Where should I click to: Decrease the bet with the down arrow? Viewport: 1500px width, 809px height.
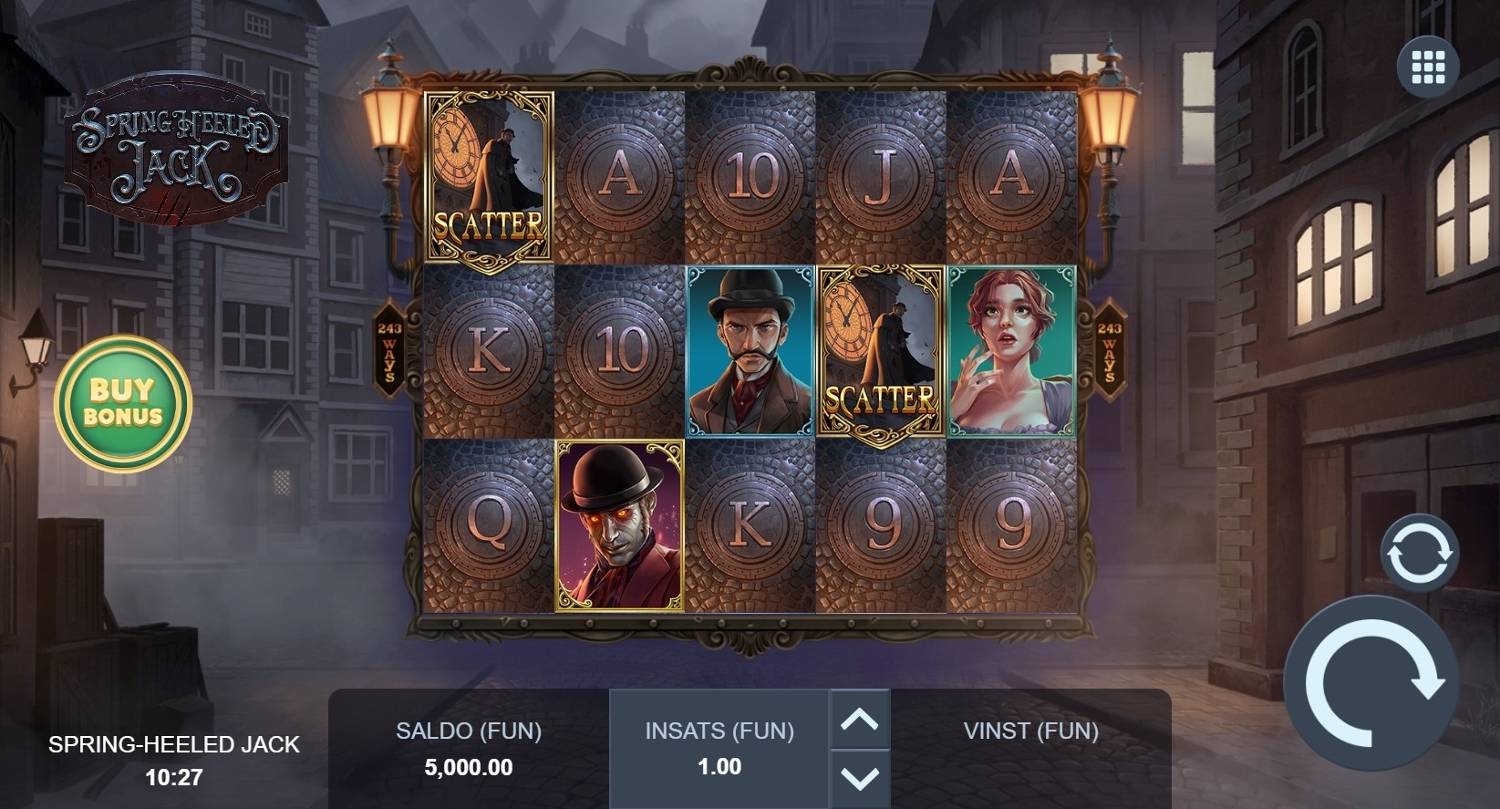click(859, 777)
